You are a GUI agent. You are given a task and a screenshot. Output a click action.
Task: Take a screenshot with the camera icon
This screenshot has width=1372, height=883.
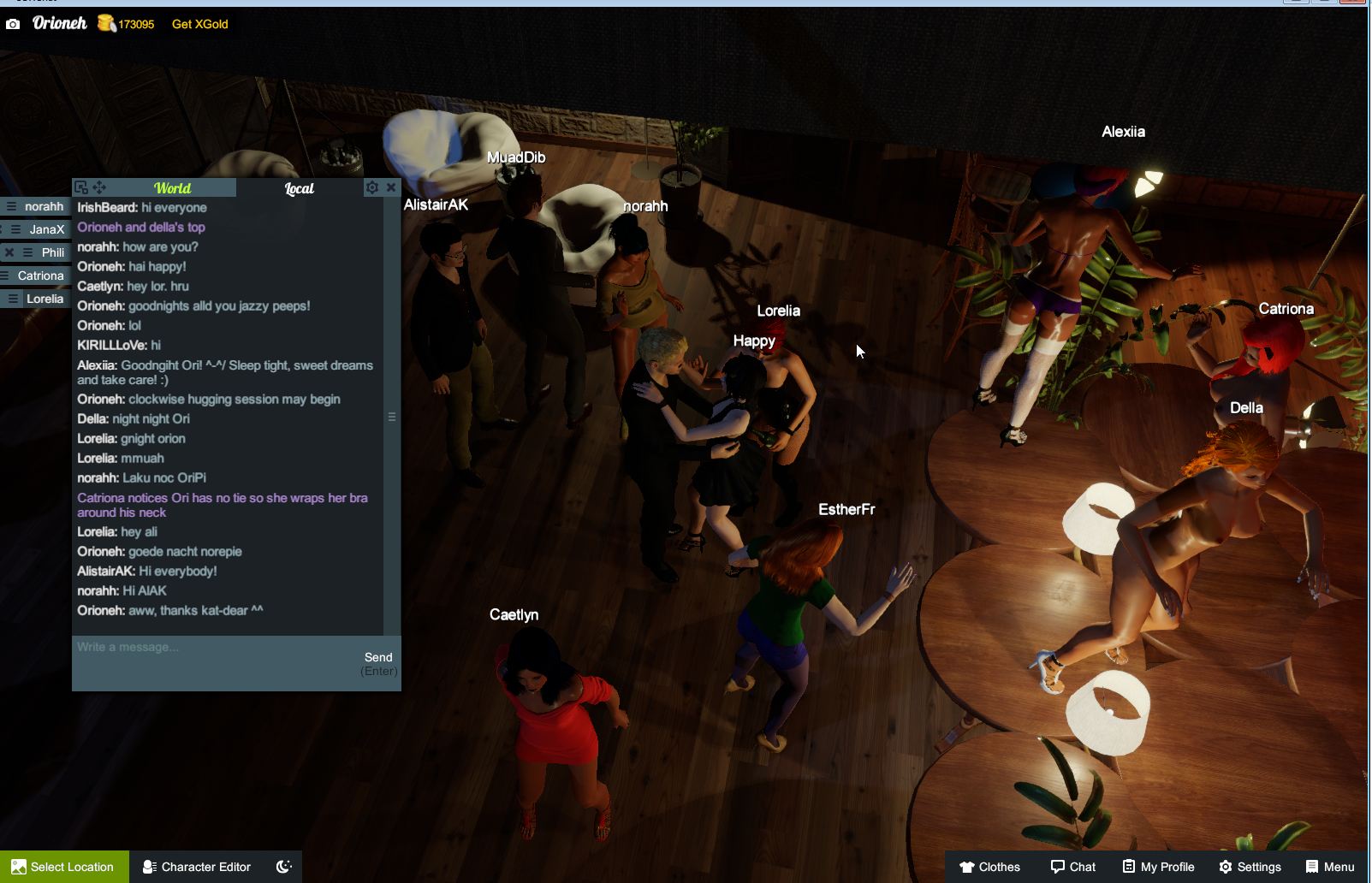(x=13, y=24)
